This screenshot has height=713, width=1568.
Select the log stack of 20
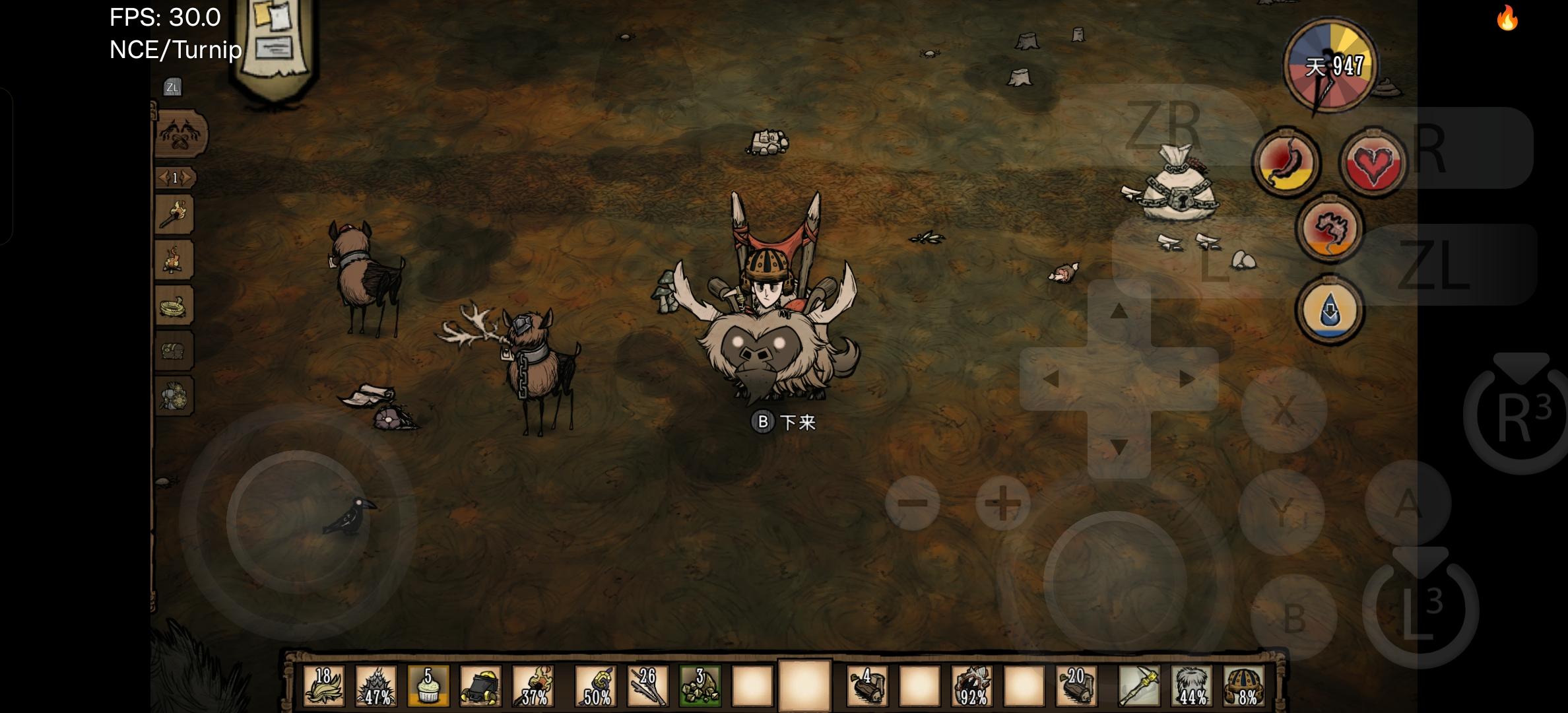[1076, 686]
